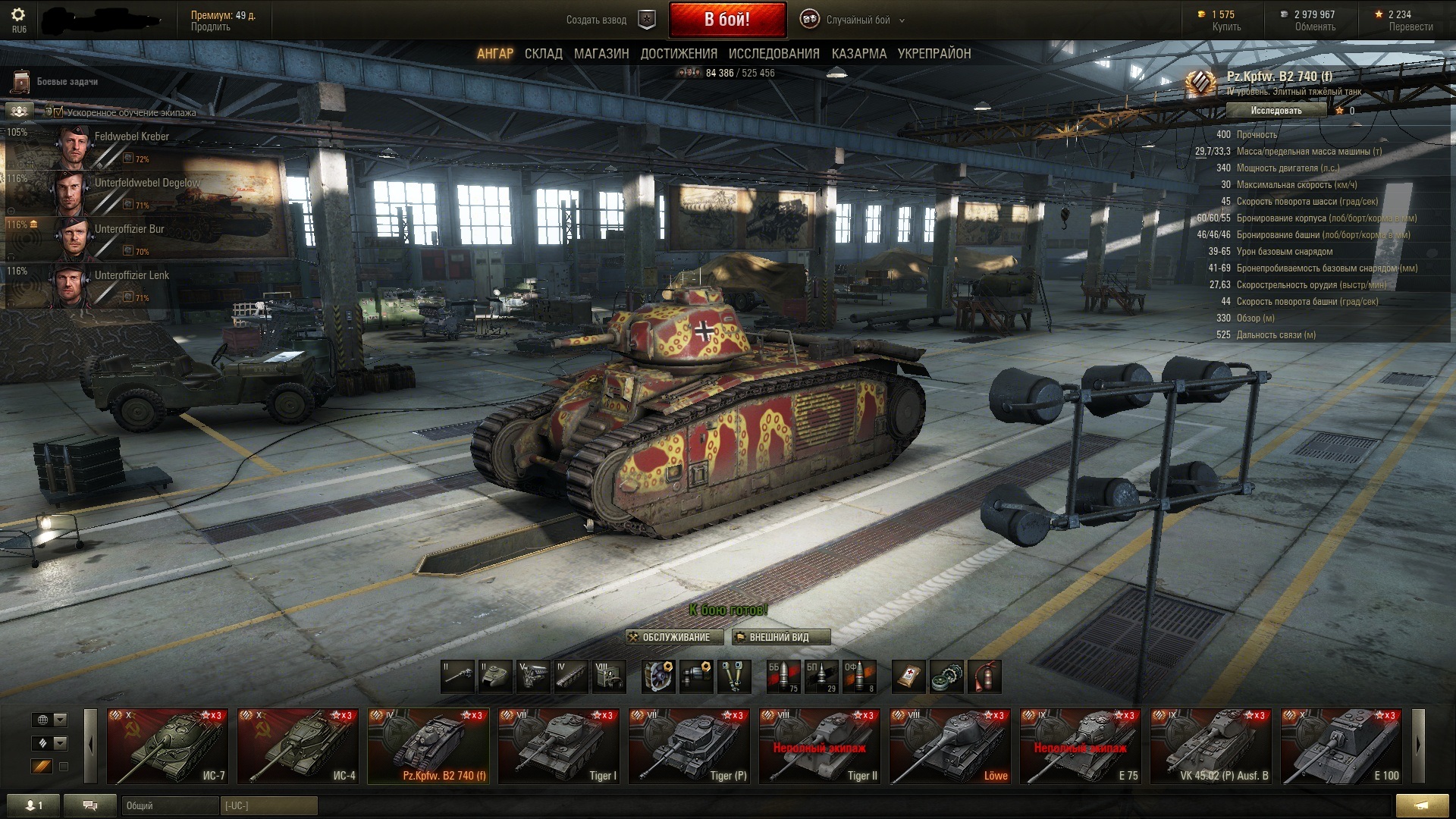The height and width of the screenshot is (819, 1456).
Task: Choose the Löwe tank from the carousel
Action: click(949, 746)
